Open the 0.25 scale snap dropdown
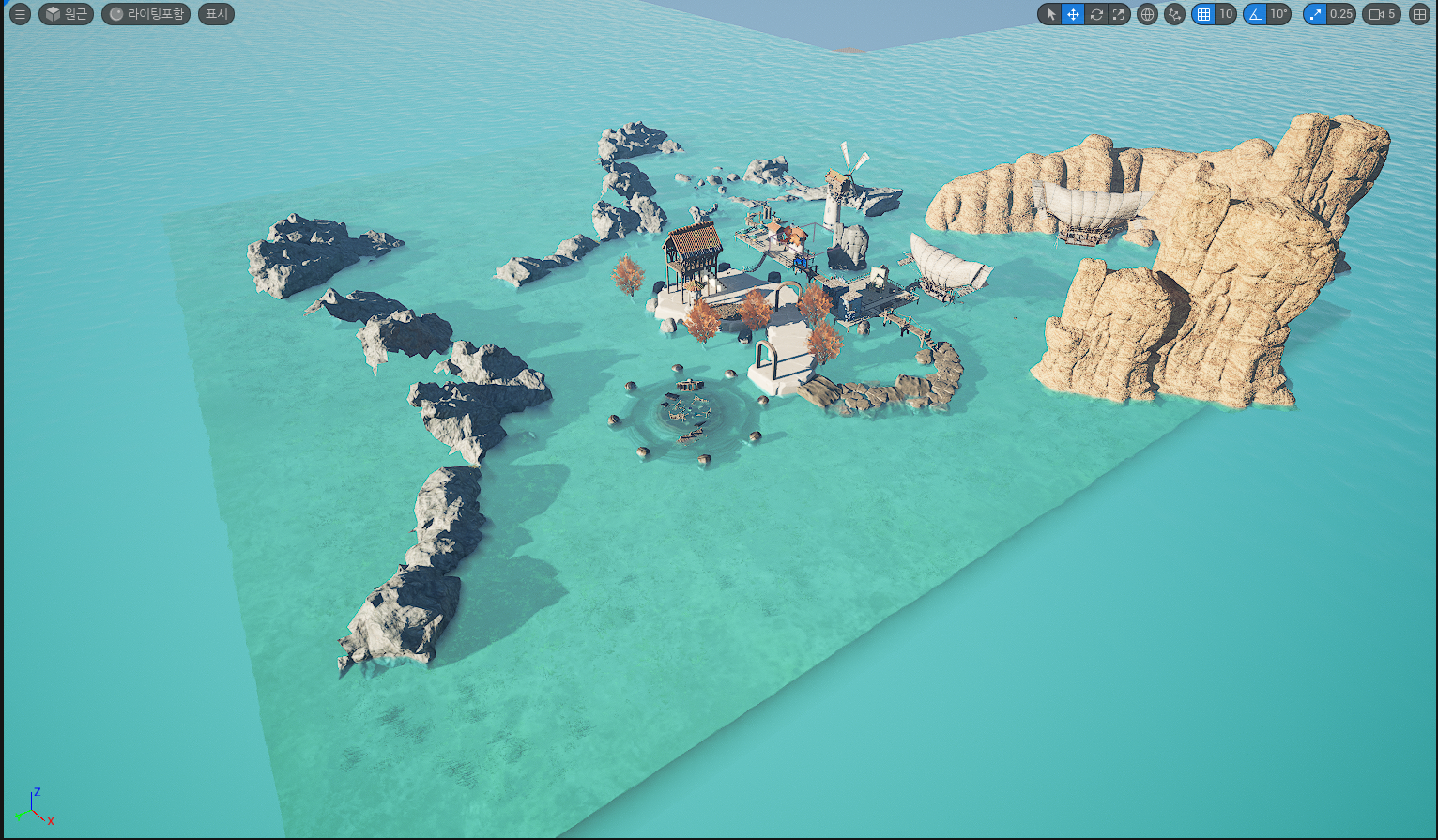Screen dimensions: 1438x840 1341,14
